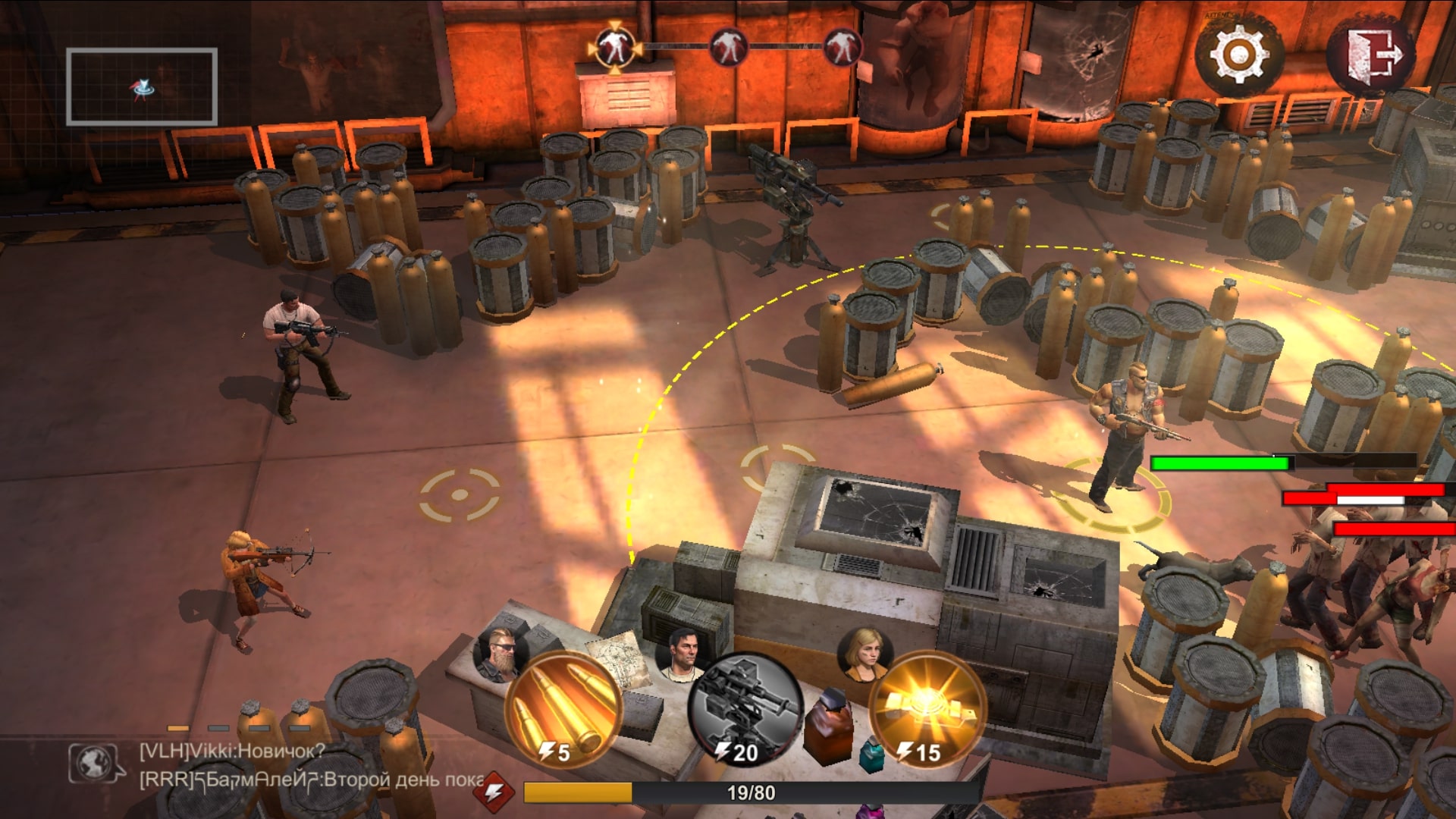The image size is (1456, 819).
Task: Open the chat message from Vikki
Action: (231, 752)
